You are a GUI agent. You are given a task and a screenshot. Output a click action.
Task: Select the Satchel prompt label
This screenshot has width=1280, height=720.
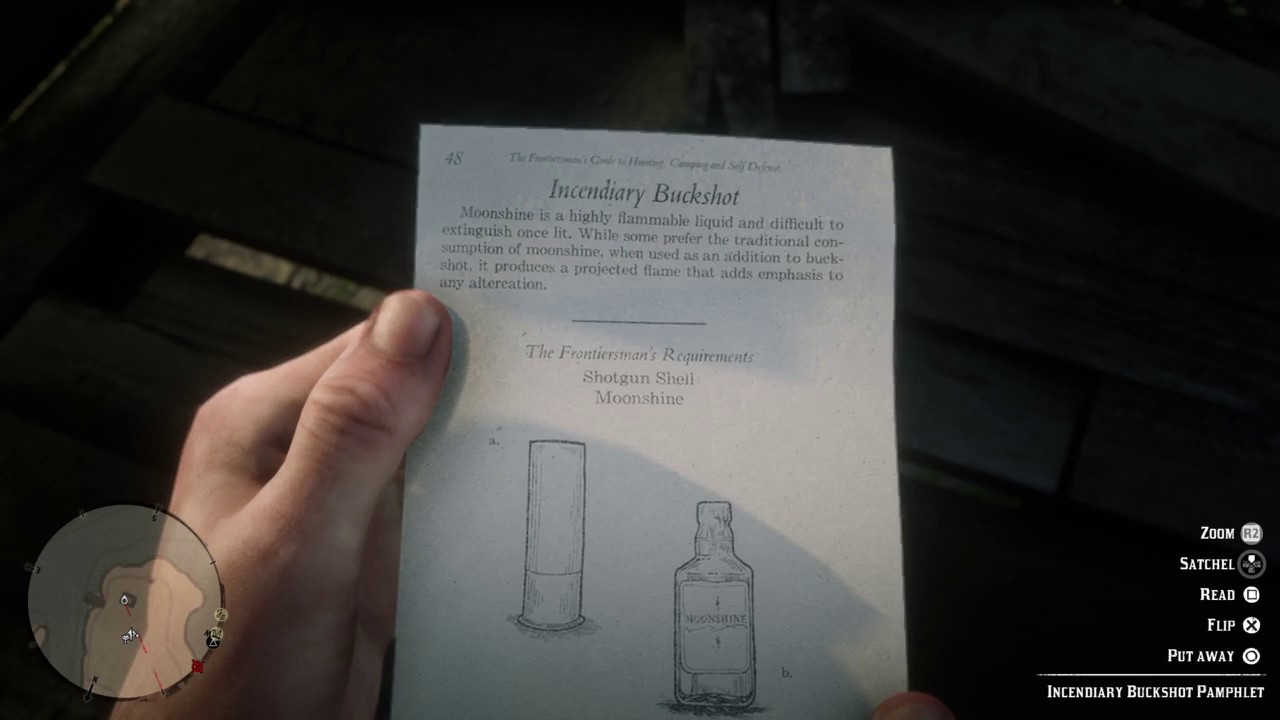(x=1207, y=564)
